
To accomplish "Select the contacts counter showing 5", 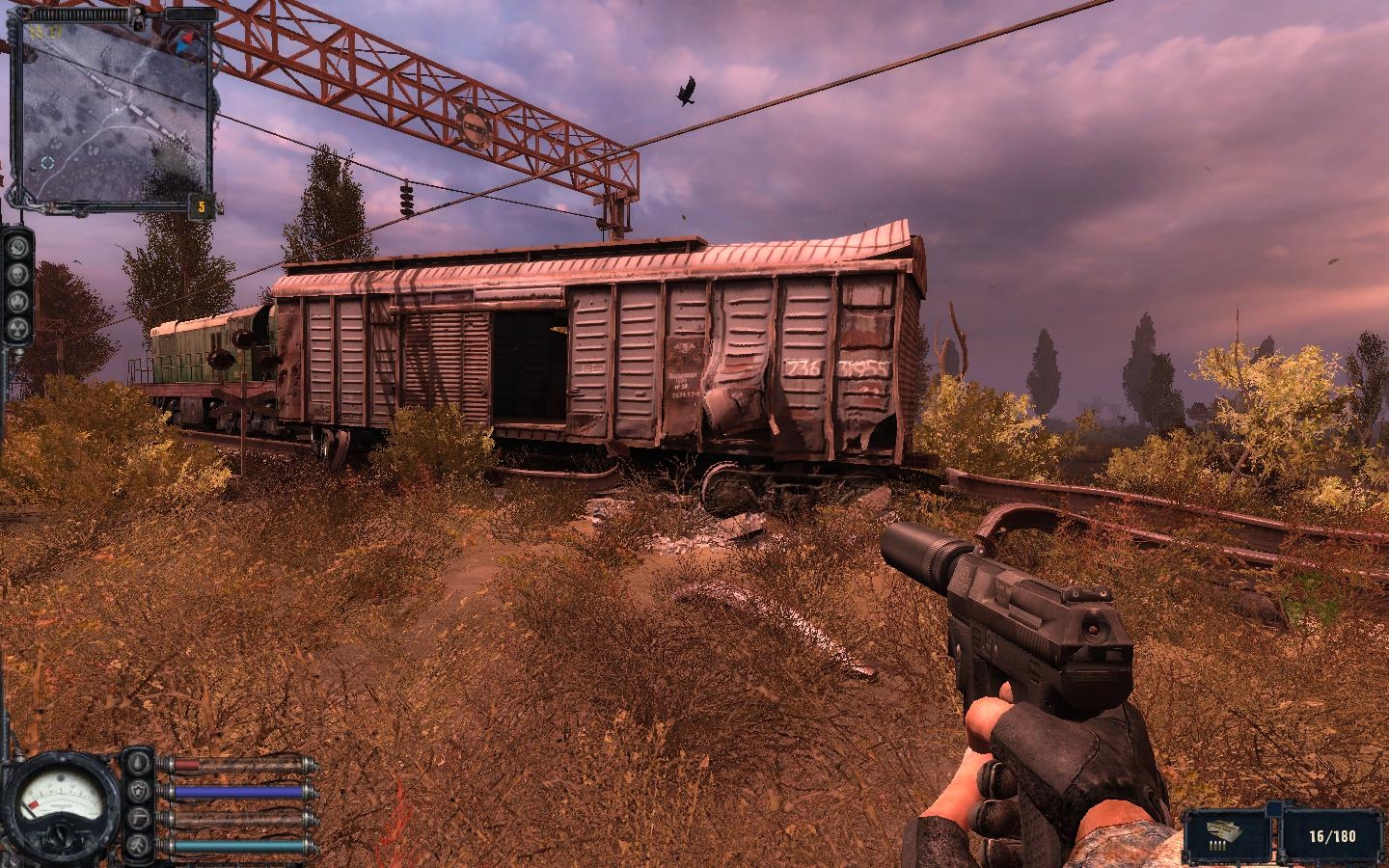I will point(201,205).
